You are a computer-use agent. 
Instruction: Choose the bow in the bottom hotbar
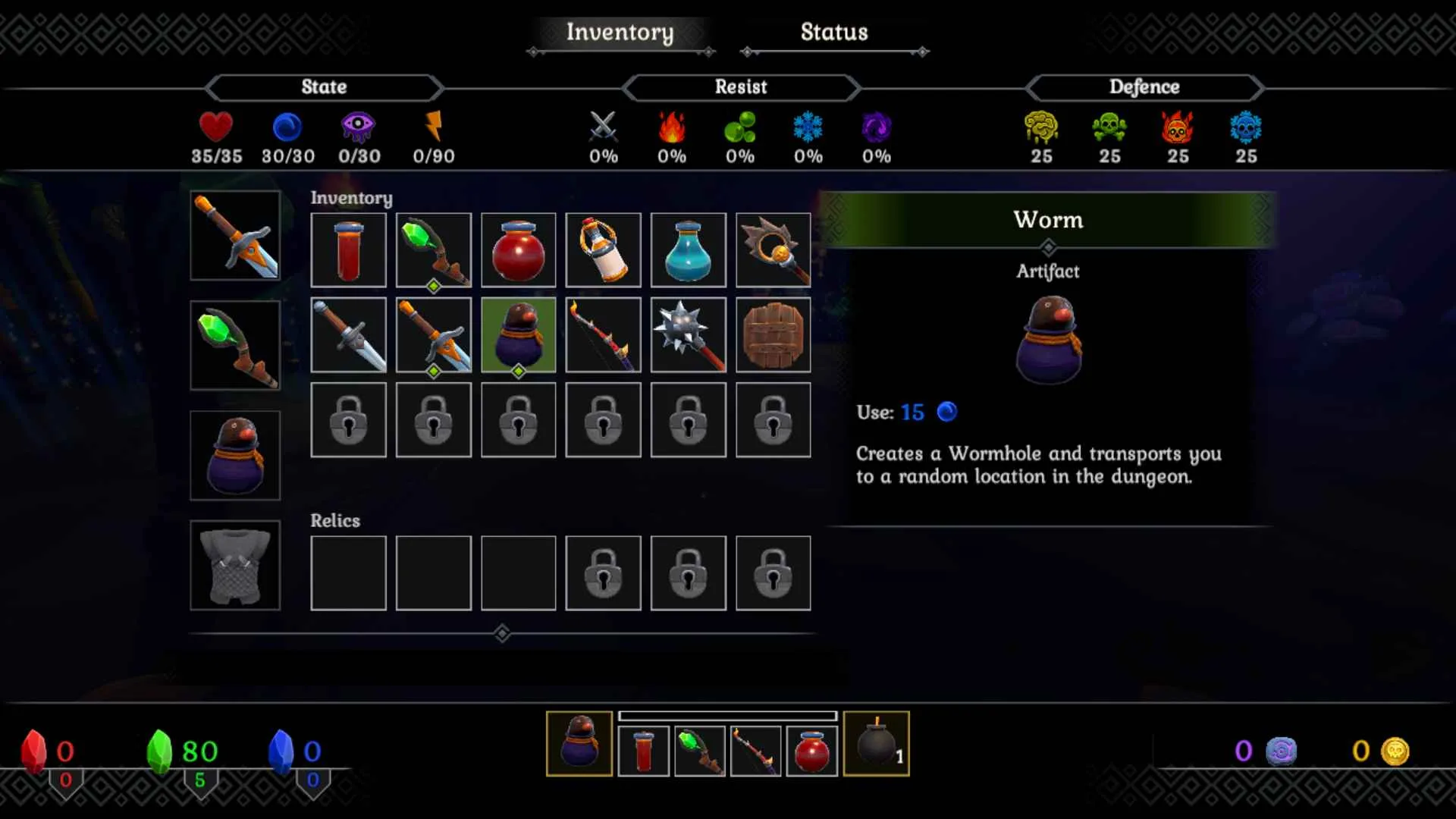(755, 752)
